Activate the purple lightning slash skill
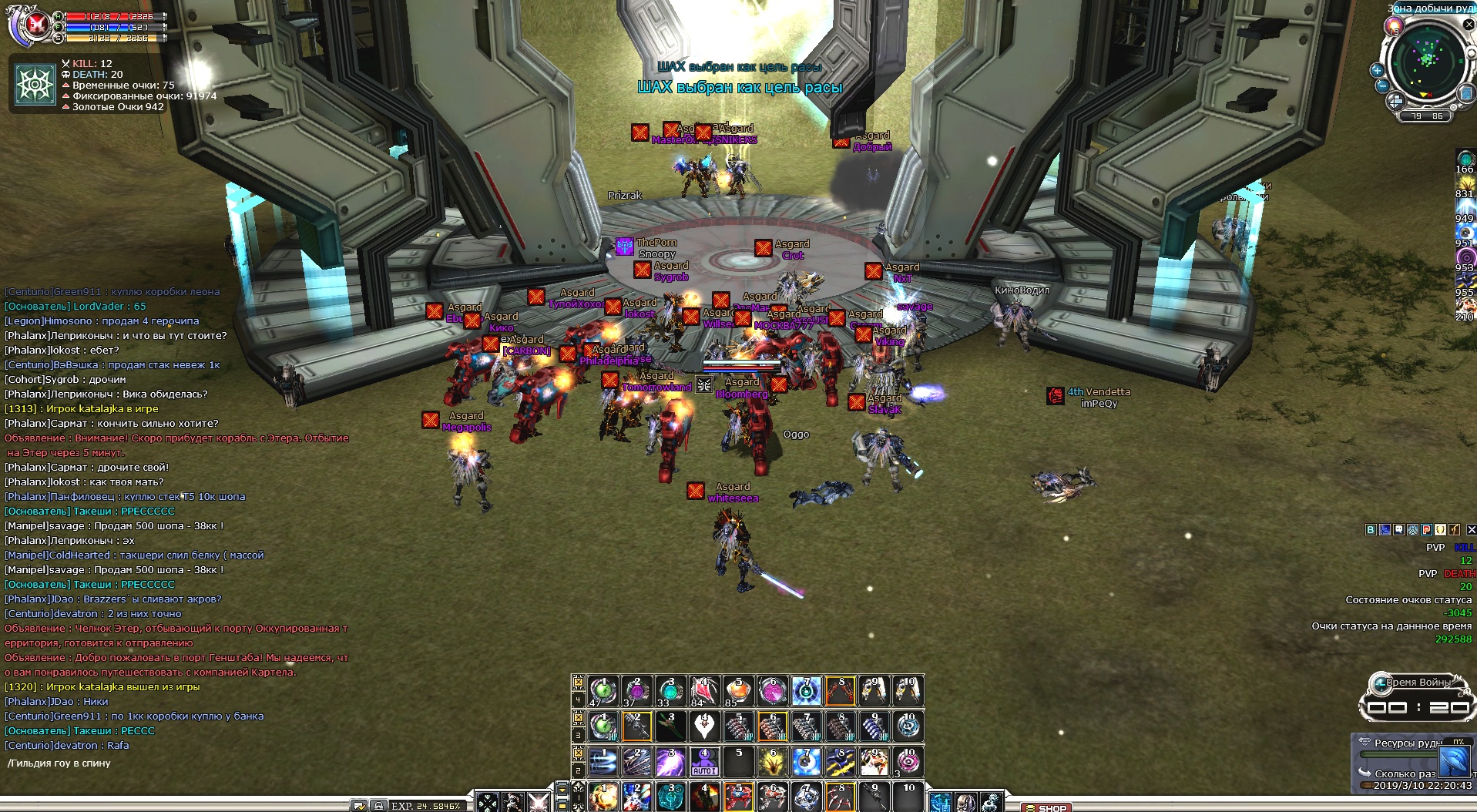This screenshot has height=812, width=1477. 670,761
